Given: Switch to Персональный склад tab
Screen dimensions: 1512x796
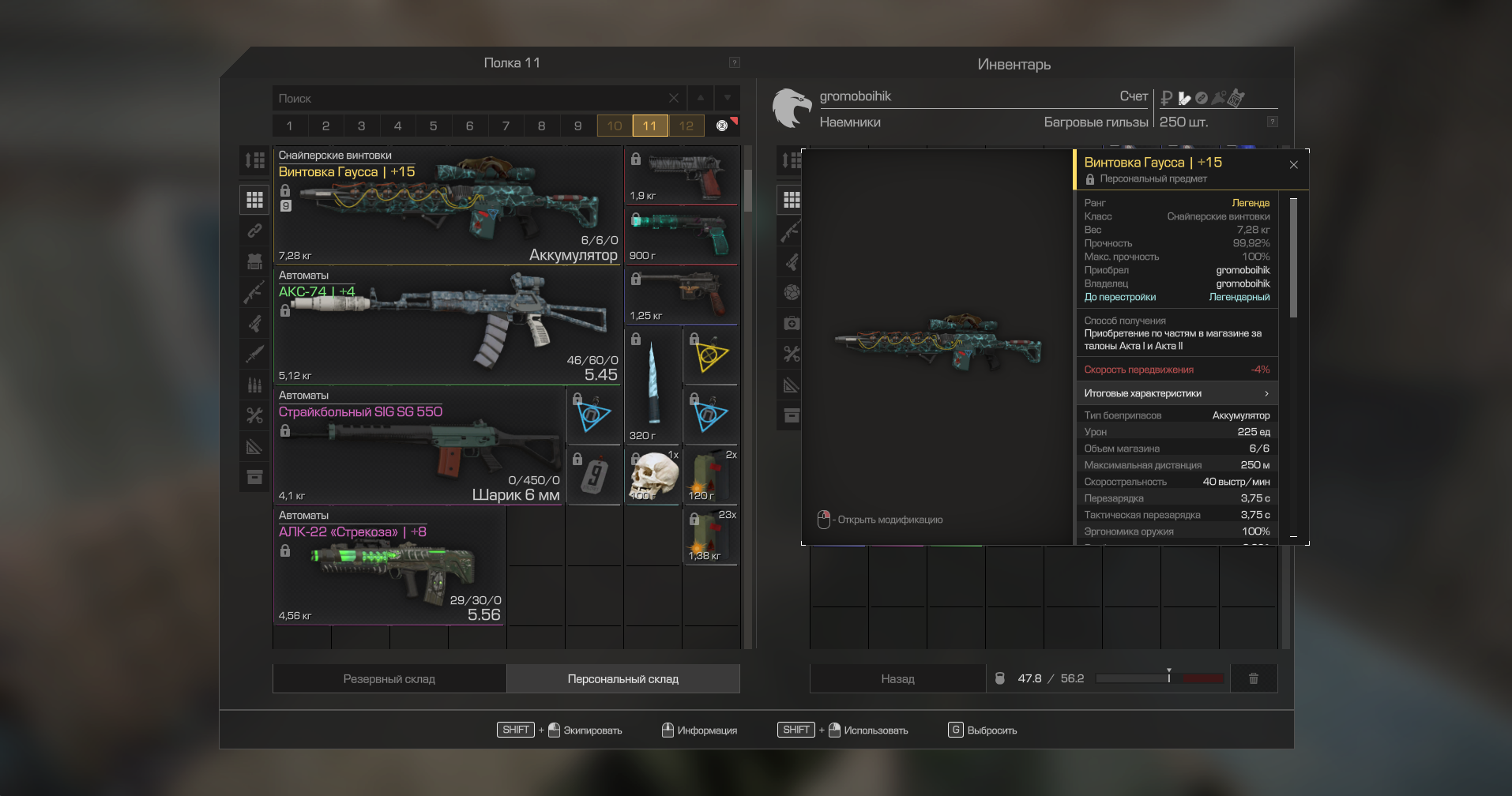Looking at the screenshot, I should pos(622,679).
